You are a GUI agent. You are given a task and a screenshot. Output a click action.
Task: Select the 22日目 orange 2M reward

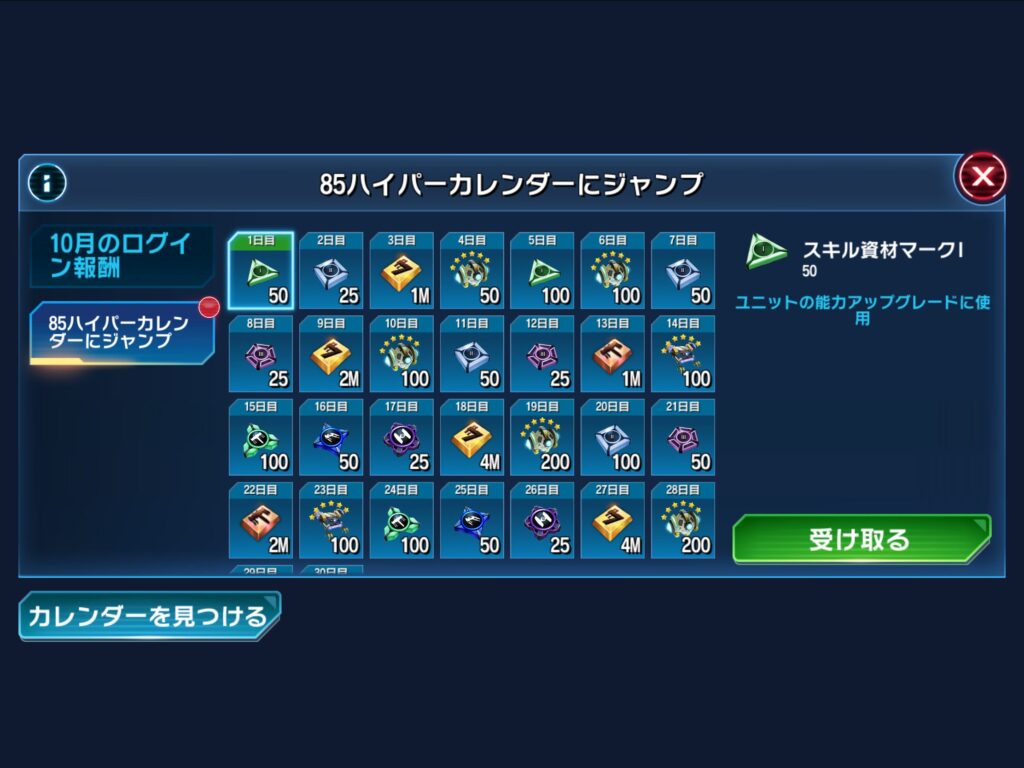click(261, 521)
